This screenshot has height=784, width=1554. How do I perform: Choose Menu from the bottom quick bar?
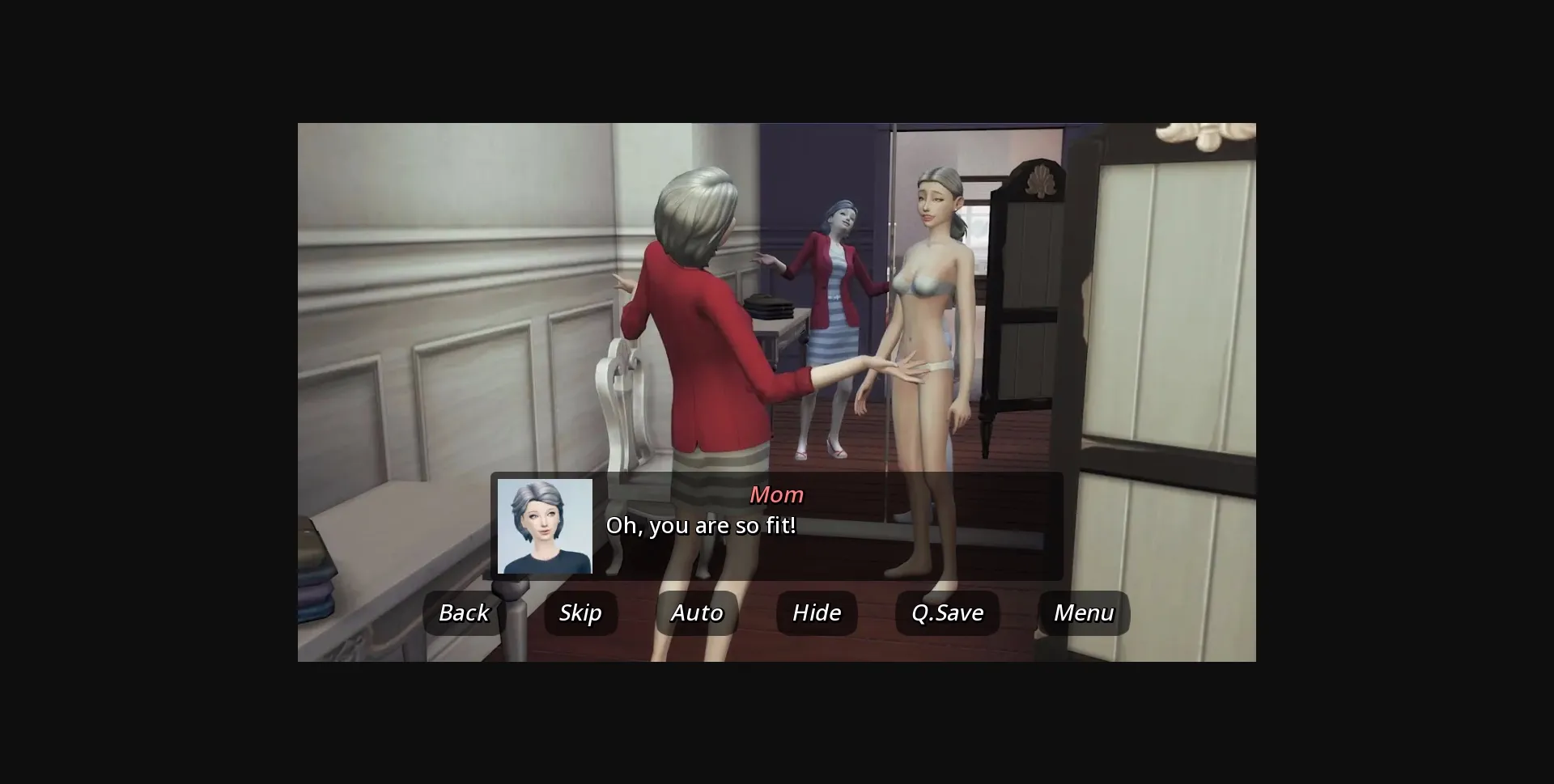1083,613
